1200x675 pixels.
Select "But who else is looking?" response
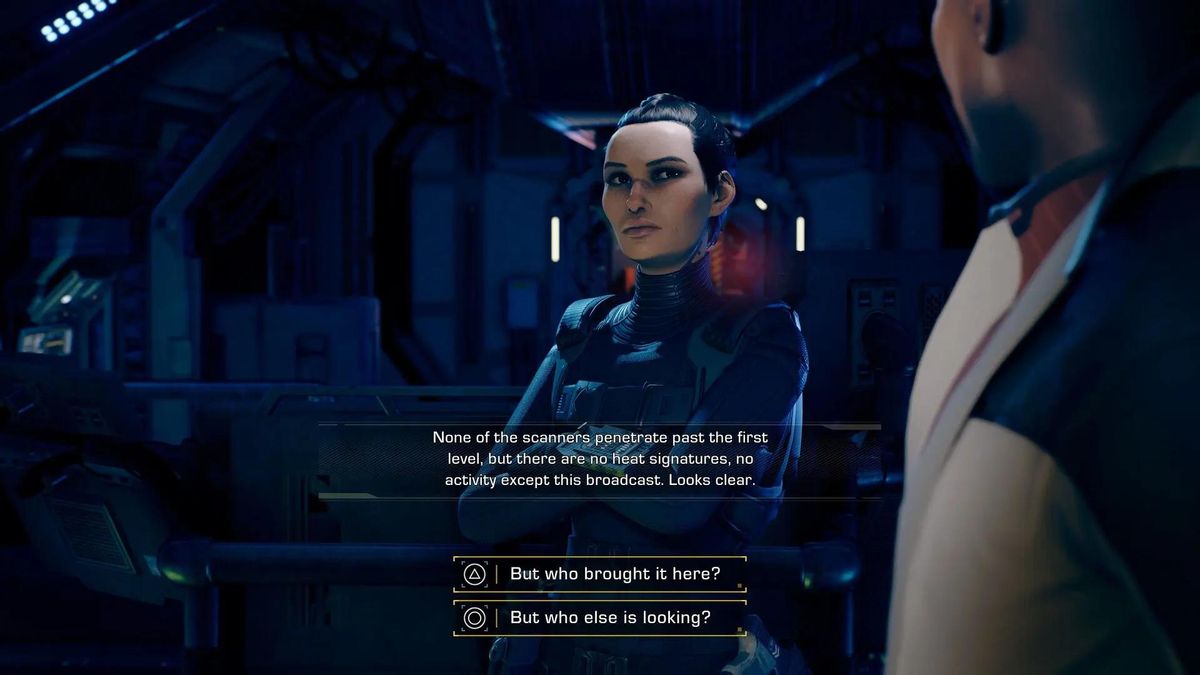609,618
